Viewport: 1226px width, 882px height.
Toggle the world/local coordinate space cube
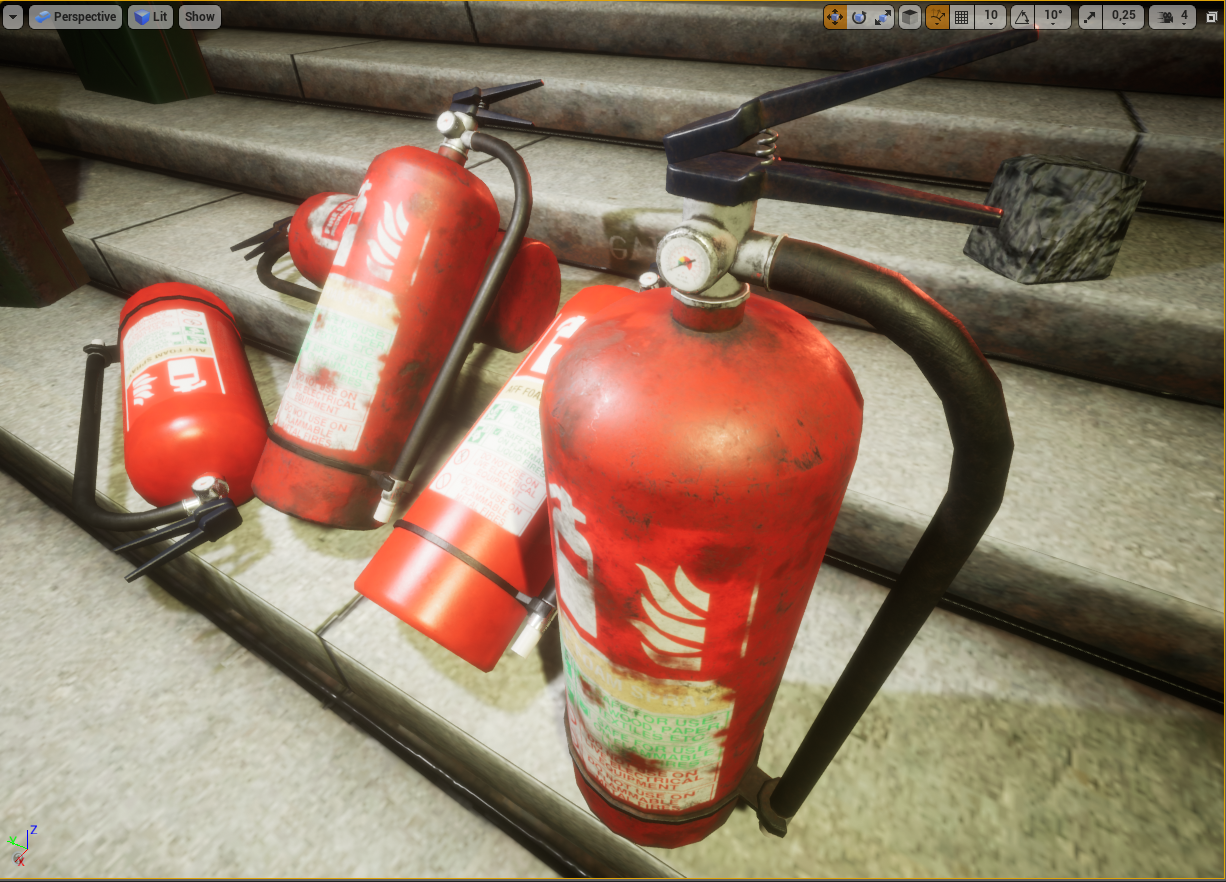(910, 17)
